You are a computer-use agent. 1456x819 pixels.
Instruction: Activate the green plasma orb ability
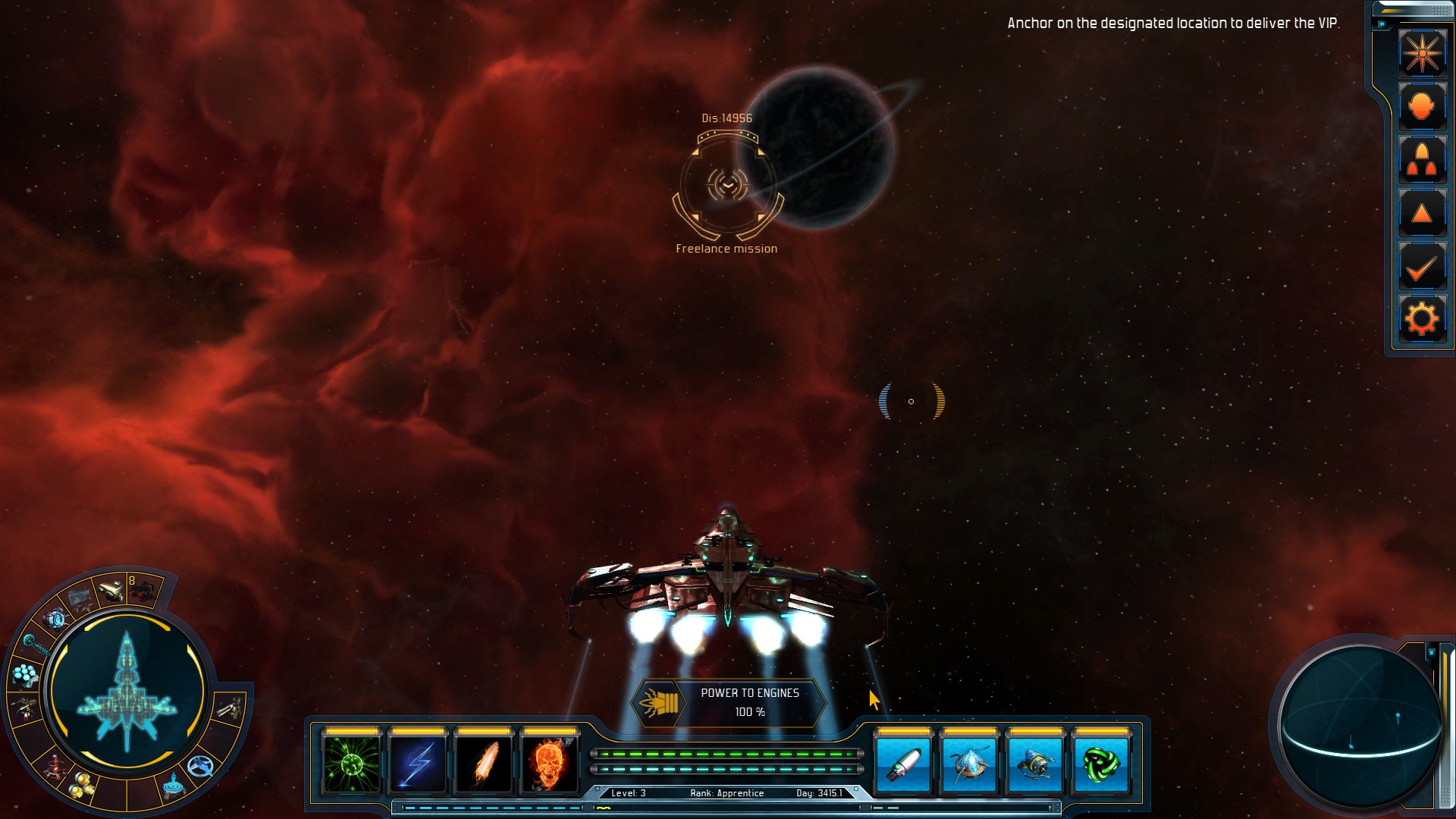coord(352,764)
